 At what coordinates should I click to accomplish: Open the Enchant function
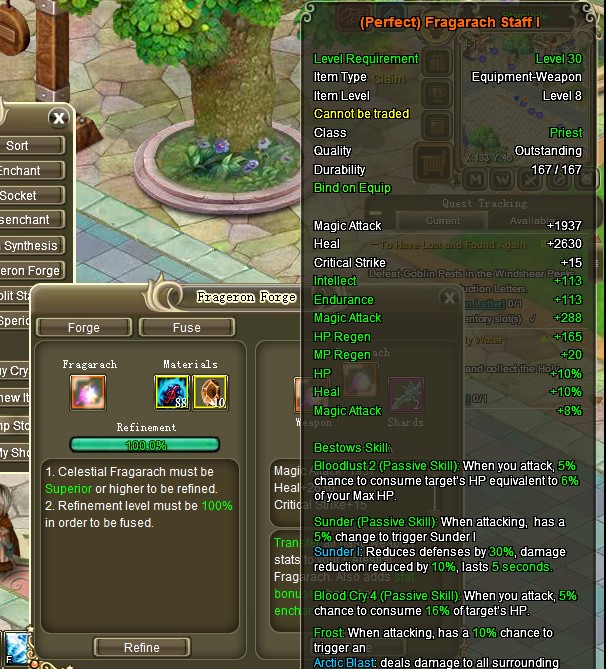[x=20, y=171]
